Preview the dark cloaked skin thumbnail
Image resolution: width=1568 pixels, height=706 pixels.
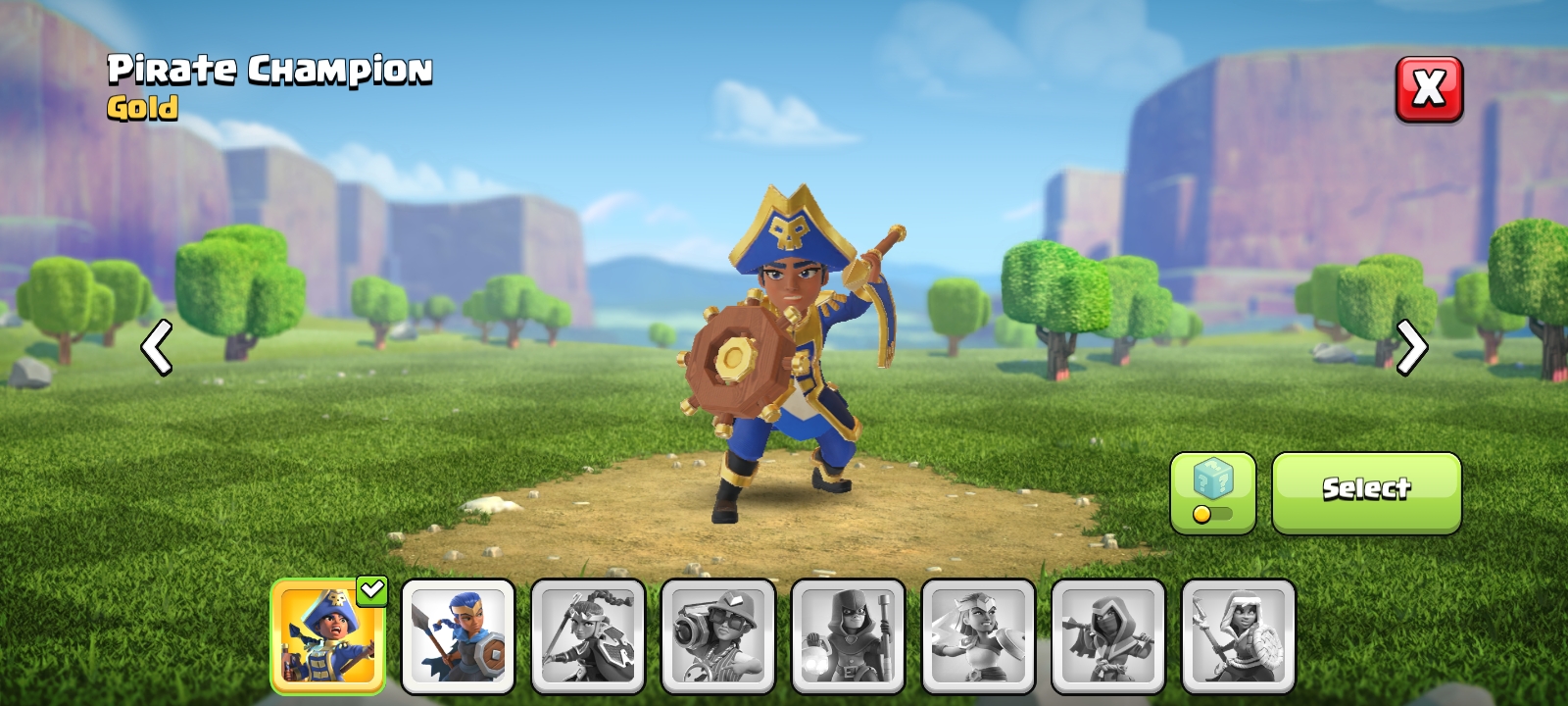pos(1109,635)
